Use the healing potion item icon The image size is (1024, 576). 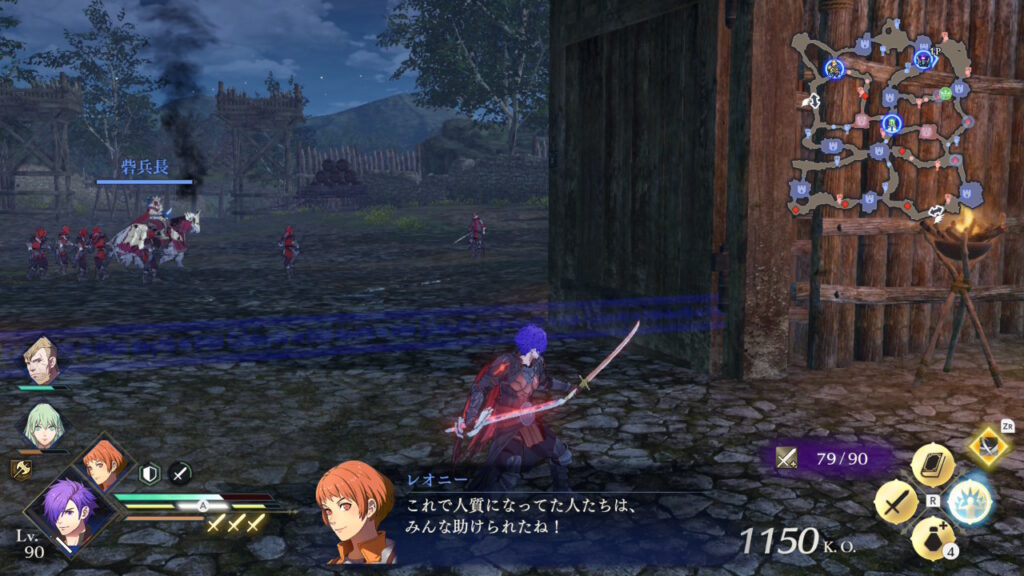click(932, 538)
